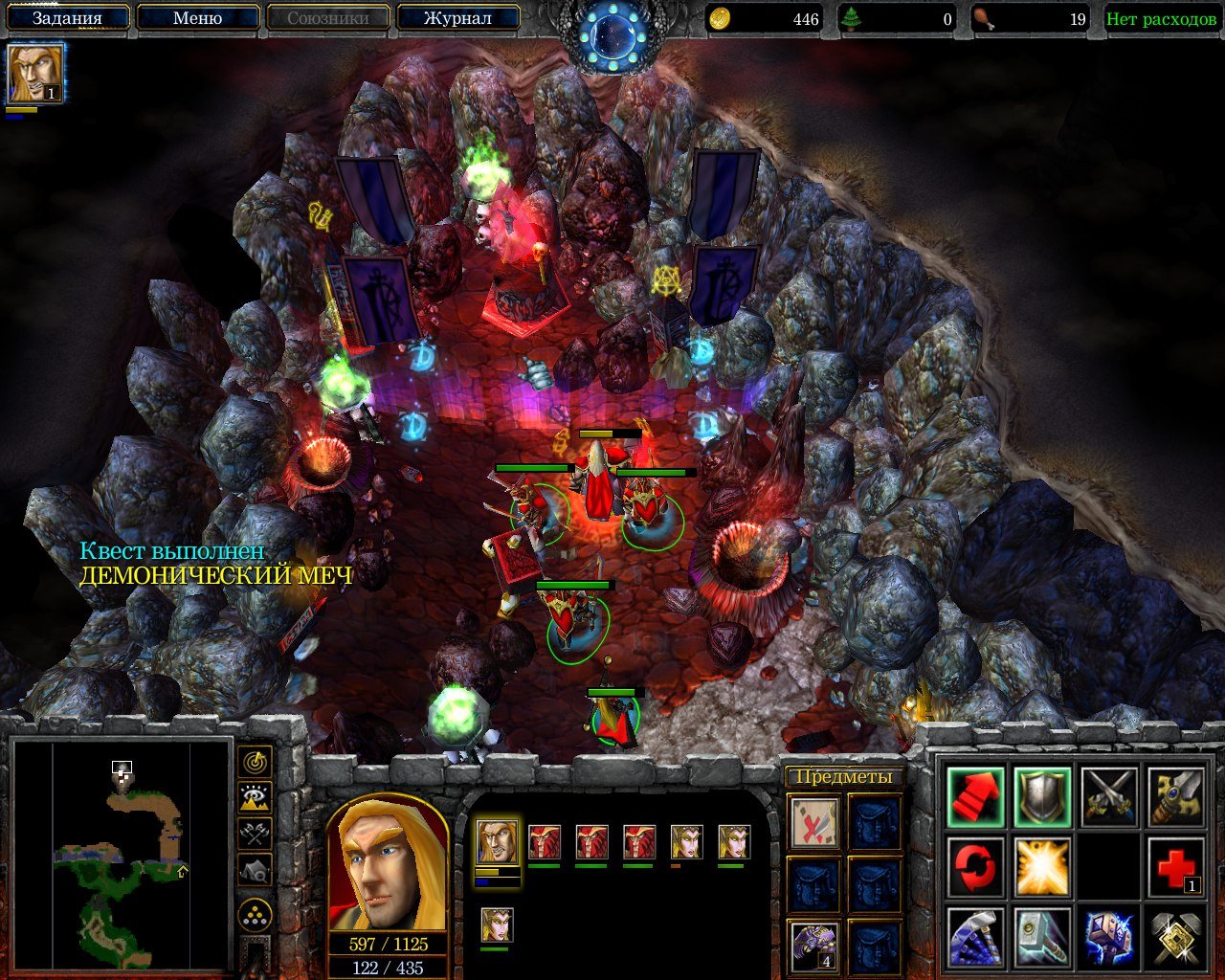Click the large hero portrait

click(x=388, y=867)
